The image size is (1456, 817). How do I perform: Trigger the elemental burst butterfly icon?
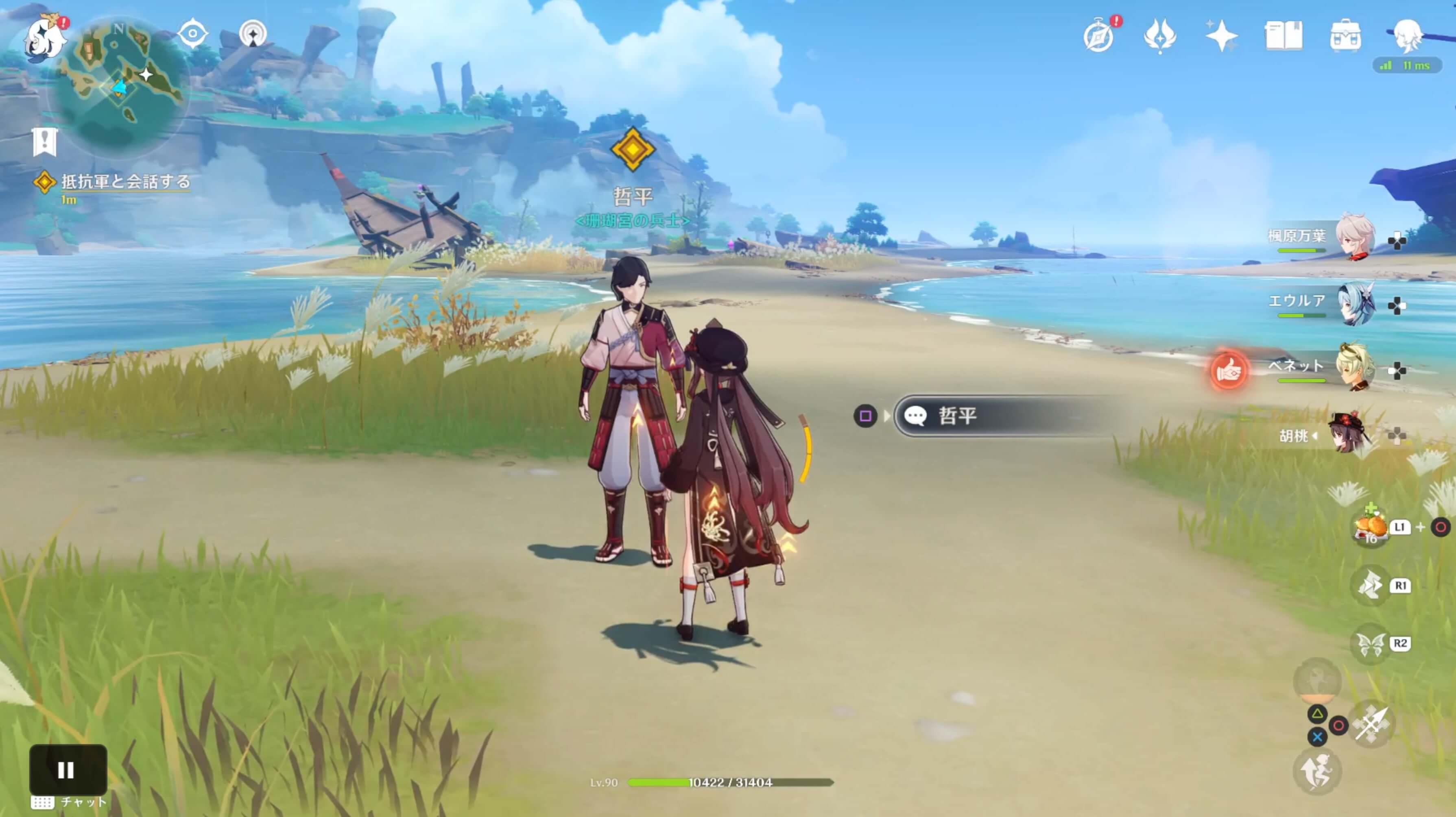click(x=1371, y=643)
